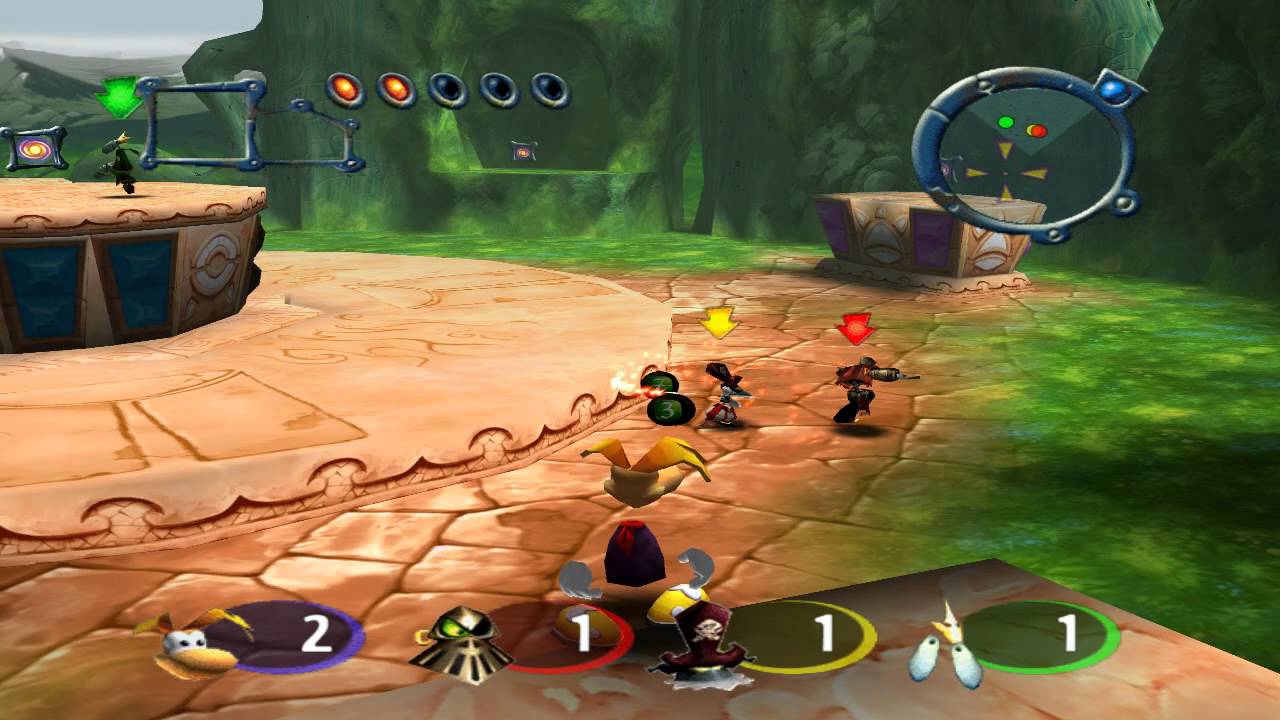Select the second glowing ammo orb
1280x720 pixels.
click(396, 88)
